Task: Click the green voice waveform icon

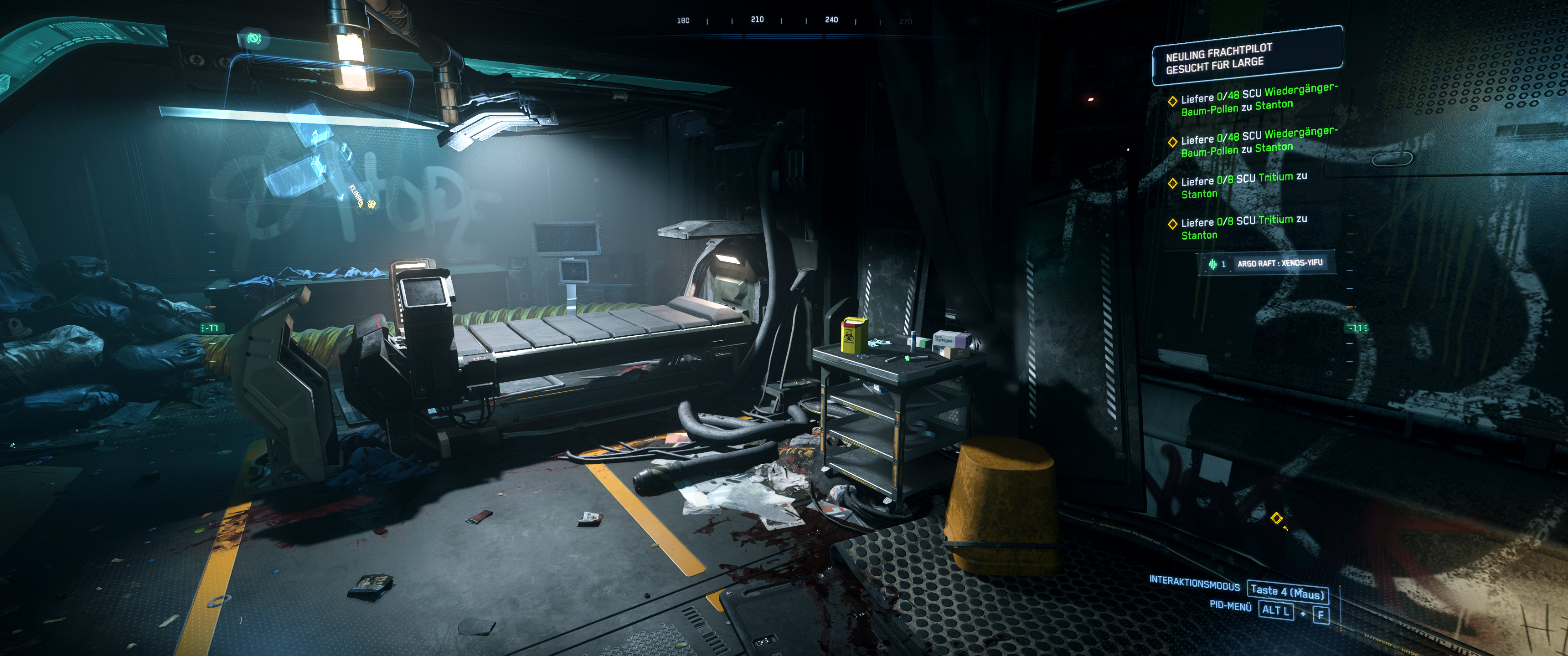Action: 1212,264
